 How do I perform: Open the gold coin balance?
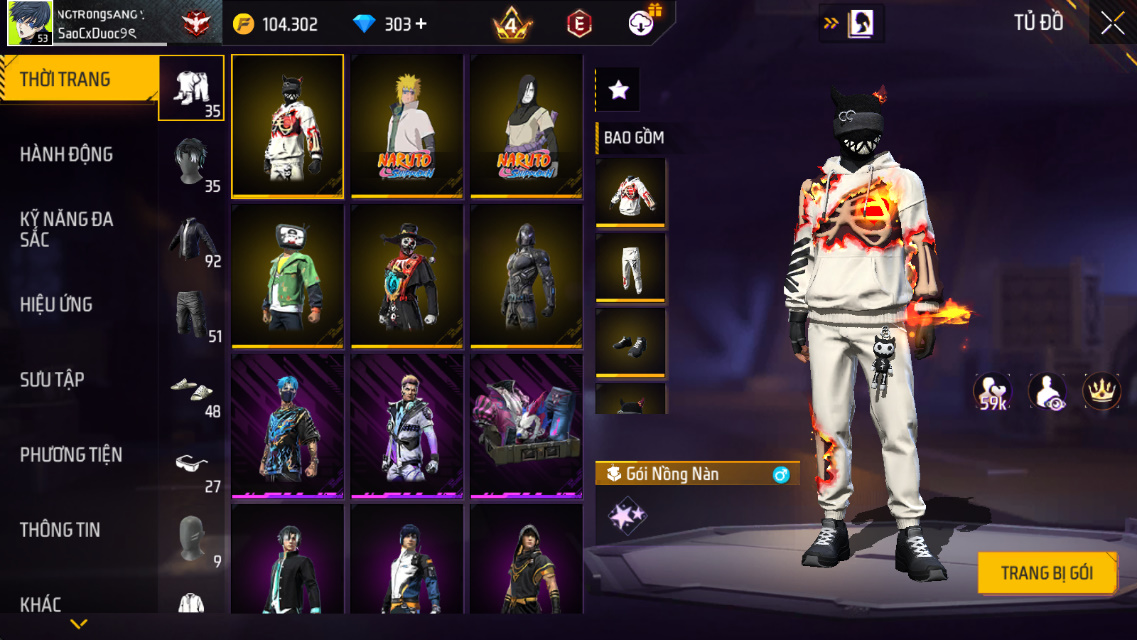pos(276,24)
